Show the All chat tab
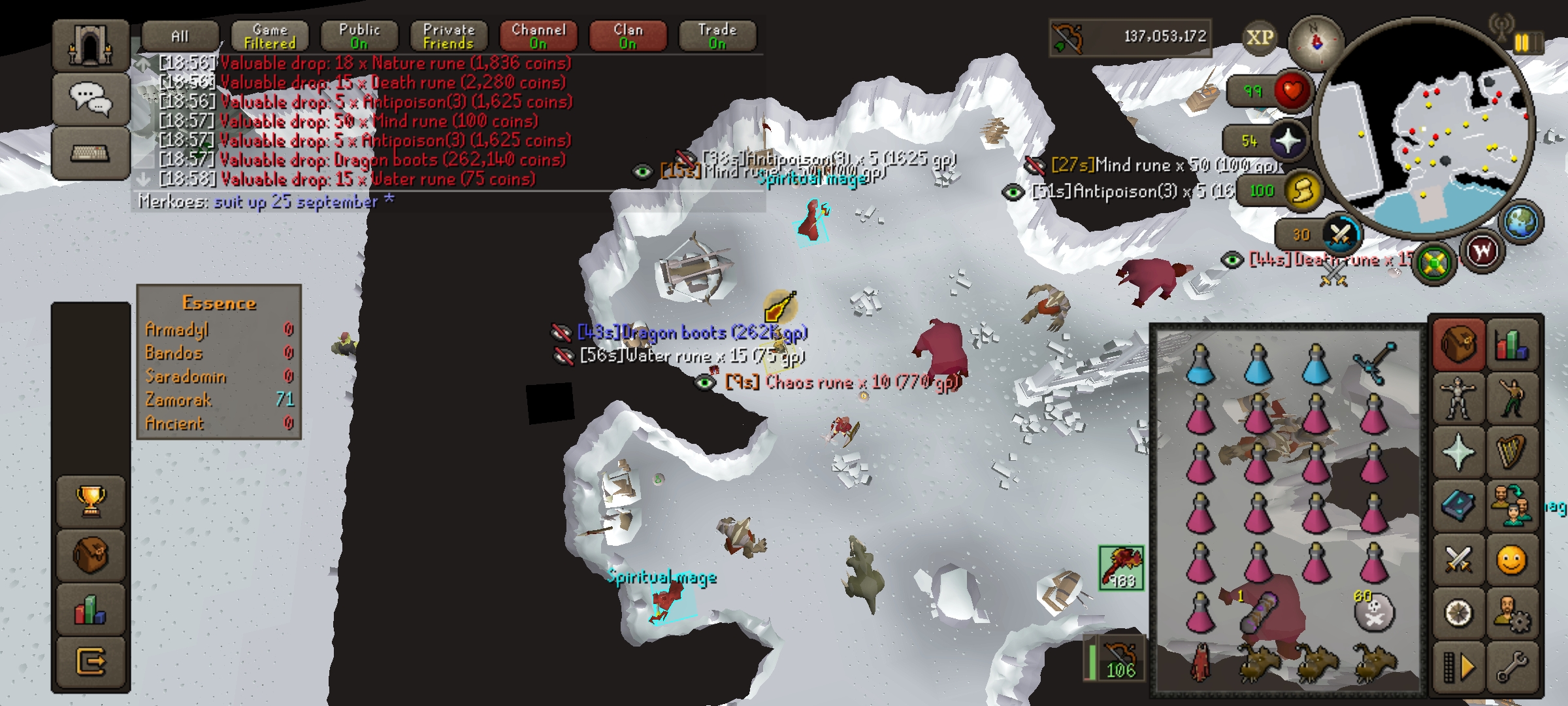 point(180,36)
